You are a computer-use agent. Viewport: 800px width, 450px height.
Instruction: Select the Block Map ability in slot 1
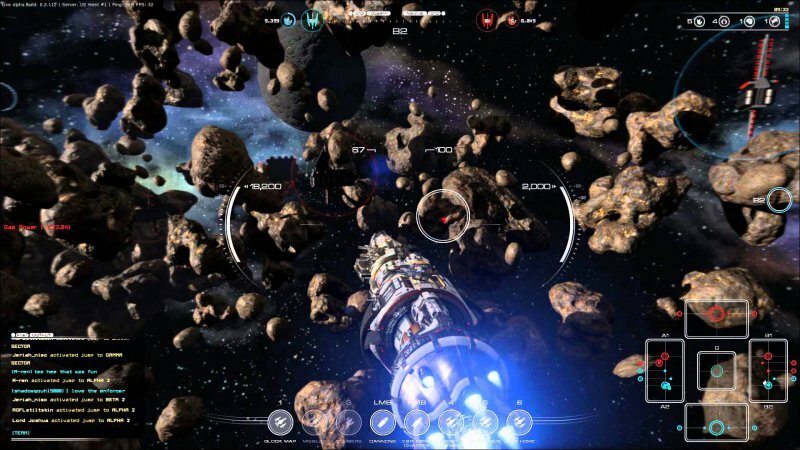click(x=281, y=422)
